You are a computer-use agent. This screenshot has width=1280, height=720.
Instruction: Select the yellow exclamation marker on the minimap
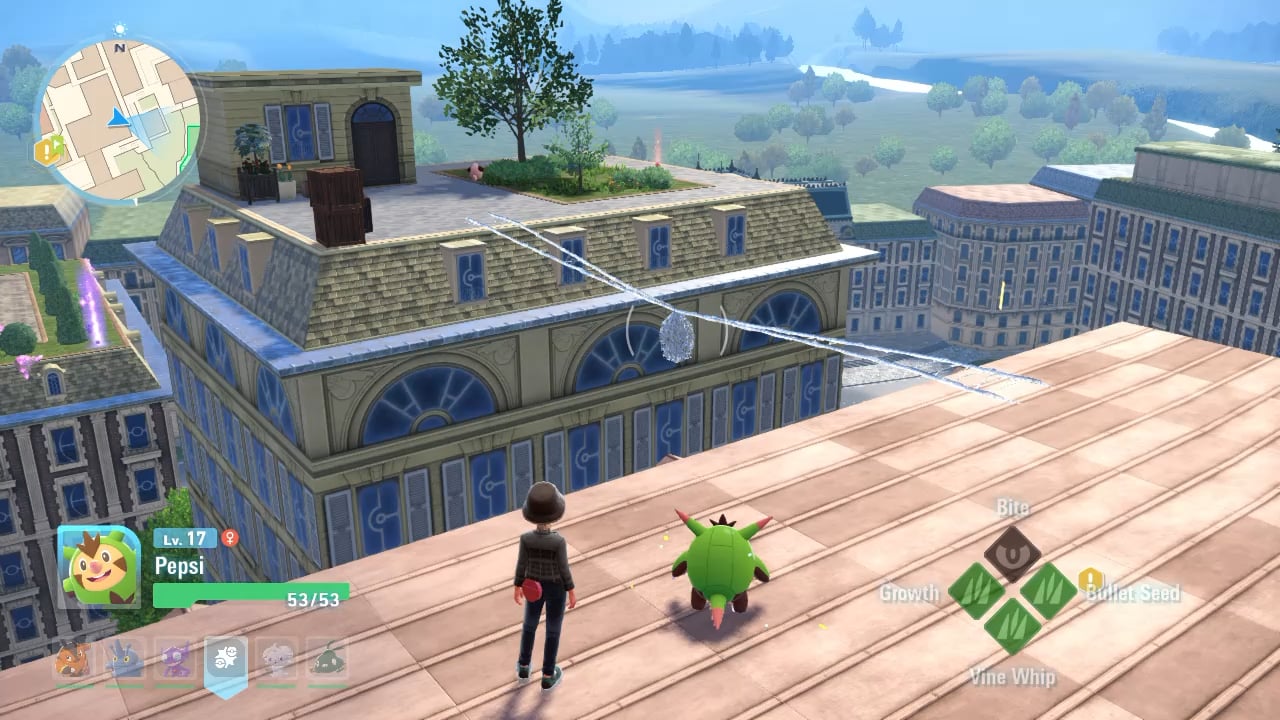pyautogui.click(x=47, y=151)
